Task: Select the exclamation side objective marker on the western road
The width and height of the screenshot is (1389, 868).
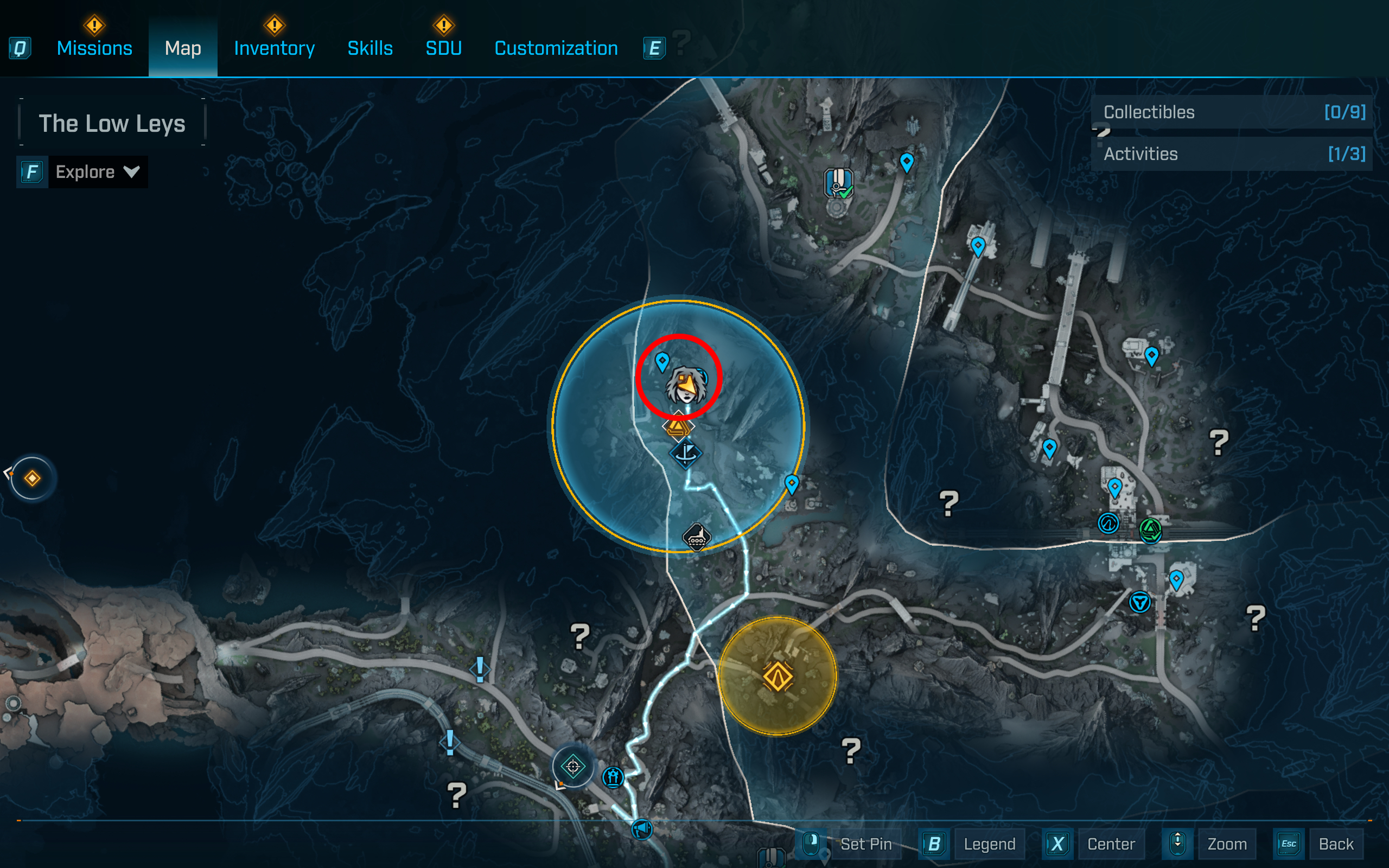Action: (480, 669)
